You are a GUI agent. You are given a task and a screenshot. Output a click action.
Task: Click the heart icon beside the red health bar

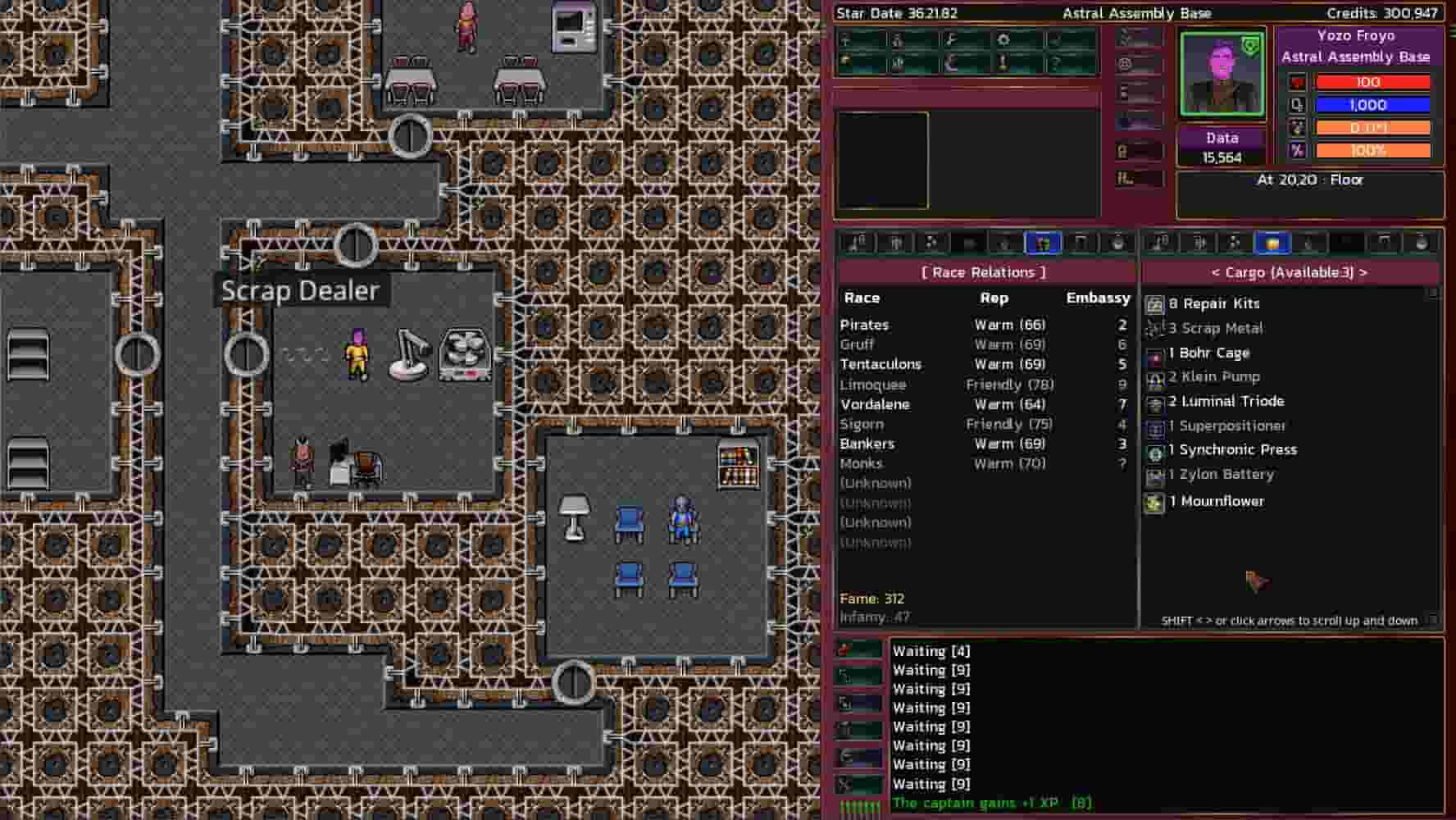[x=1298, y=82]
